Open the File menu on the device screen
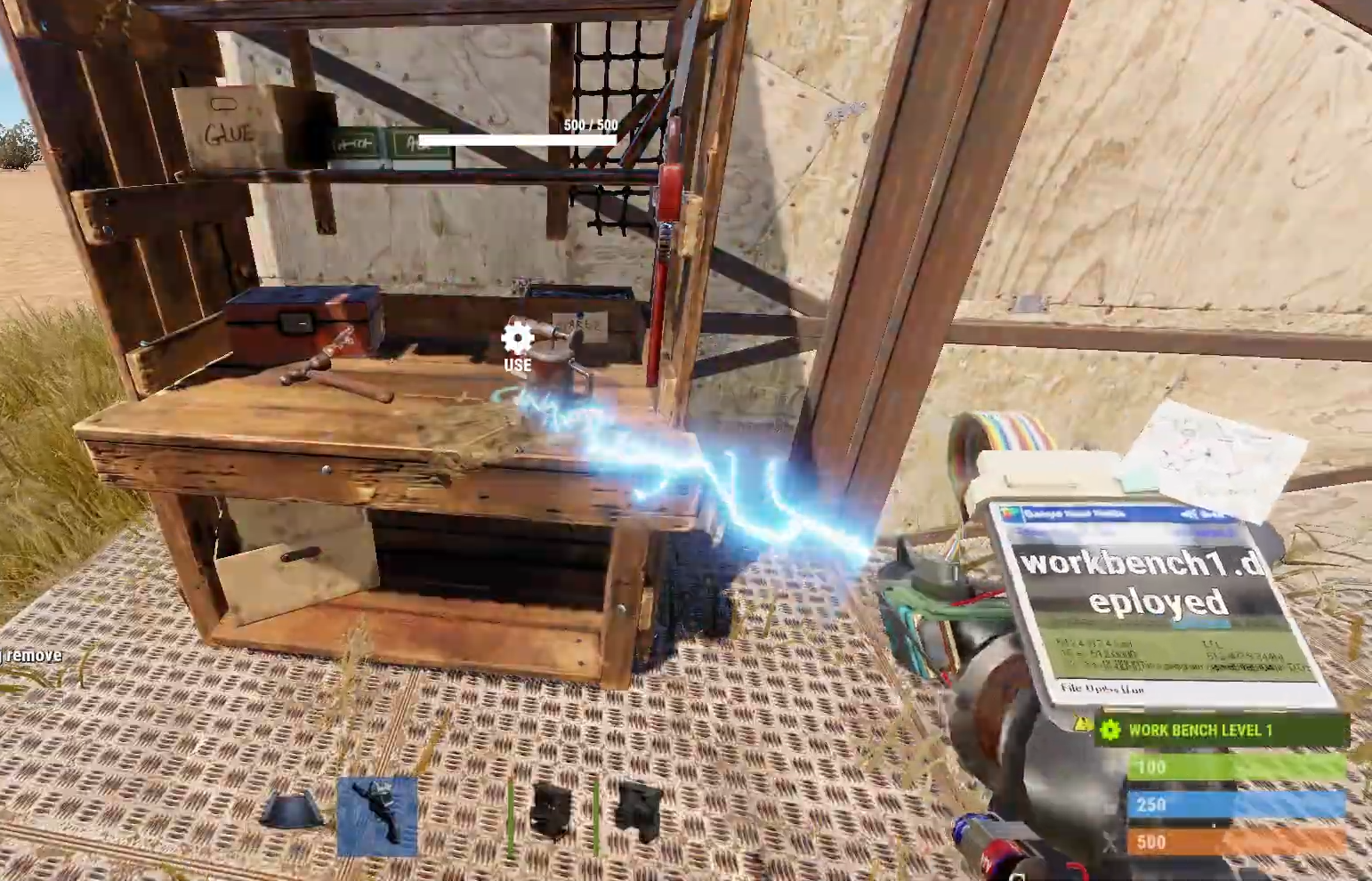 pyautogui.click(x=1072, y=688)
